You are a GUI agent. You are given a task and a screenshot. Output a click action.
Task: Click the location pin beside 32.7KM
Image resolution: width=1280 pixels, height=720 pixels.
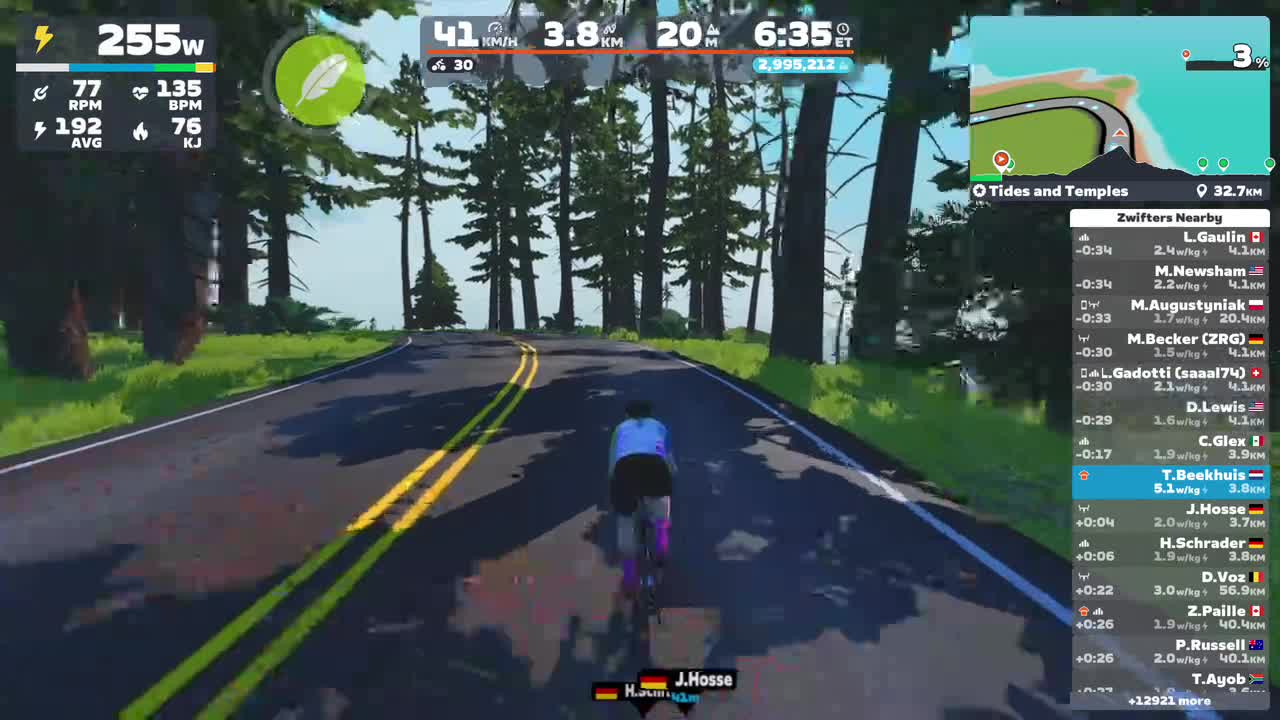pyautogui.click(x=1203, y=190)
